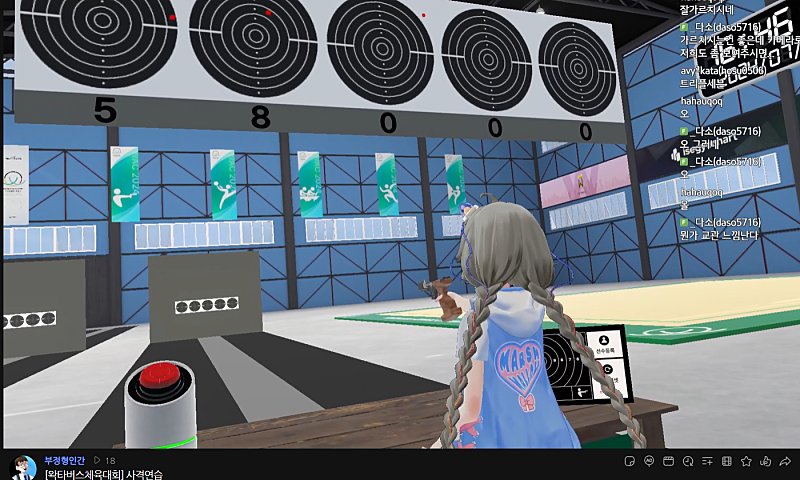Like the stream with the thumbs-up icon
The width and height of the screenshot is (800, 480).
[765, 461]
